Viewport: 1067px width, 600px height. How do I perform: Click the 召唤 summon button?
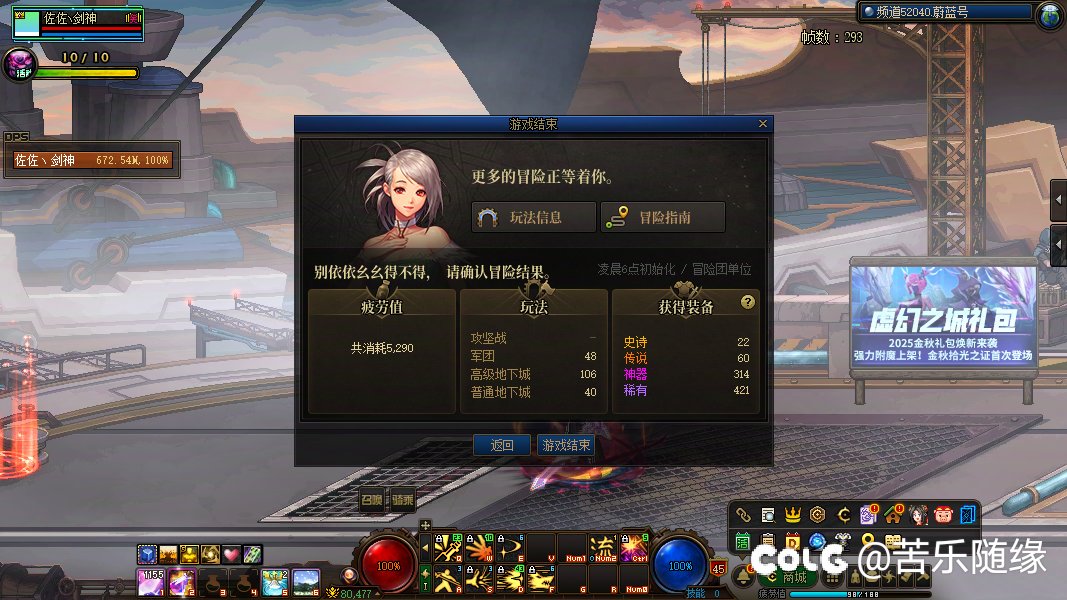pyautogui.click(x=372, y=499)
